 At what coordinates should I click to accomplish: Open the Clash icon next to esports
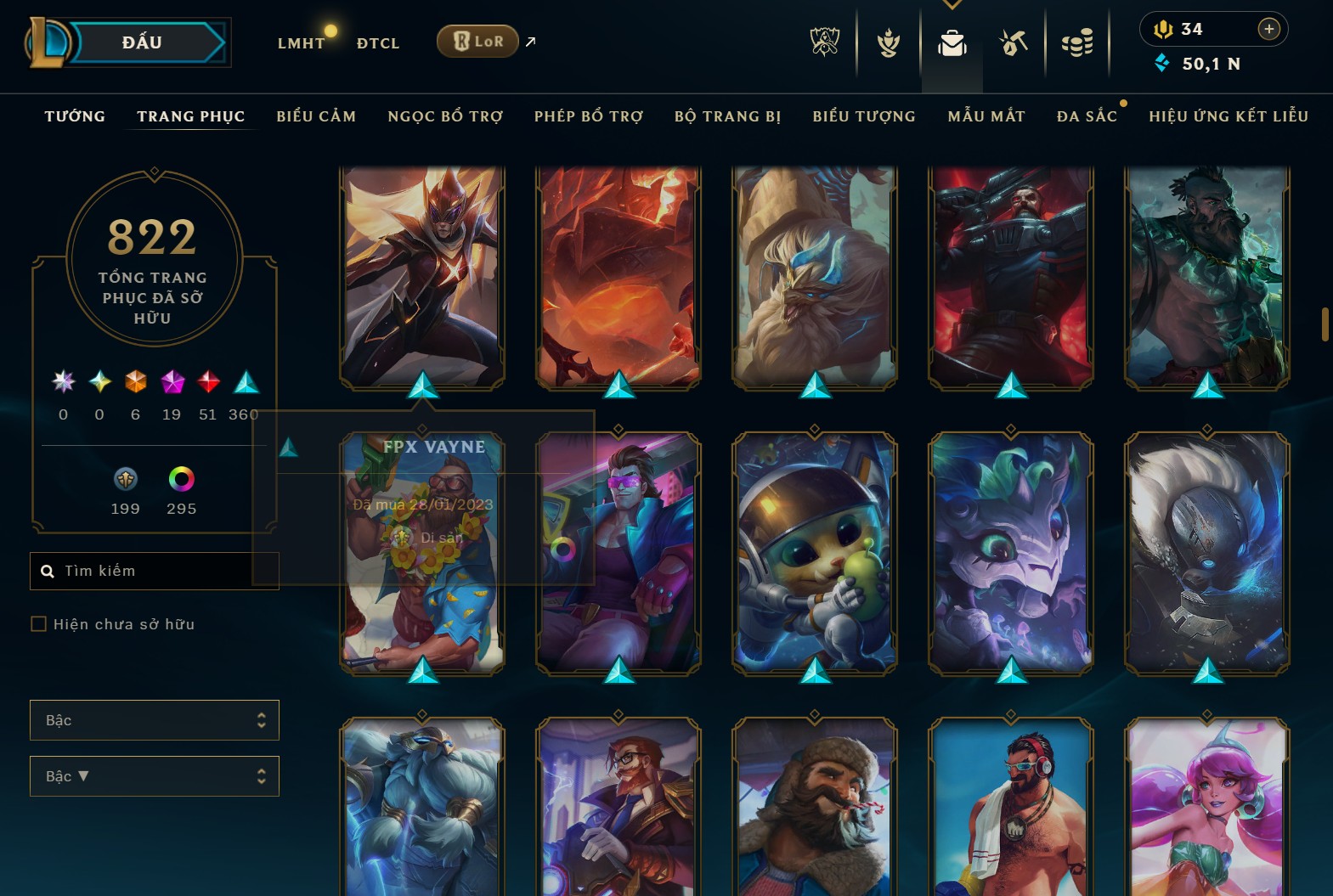[887, 42]
